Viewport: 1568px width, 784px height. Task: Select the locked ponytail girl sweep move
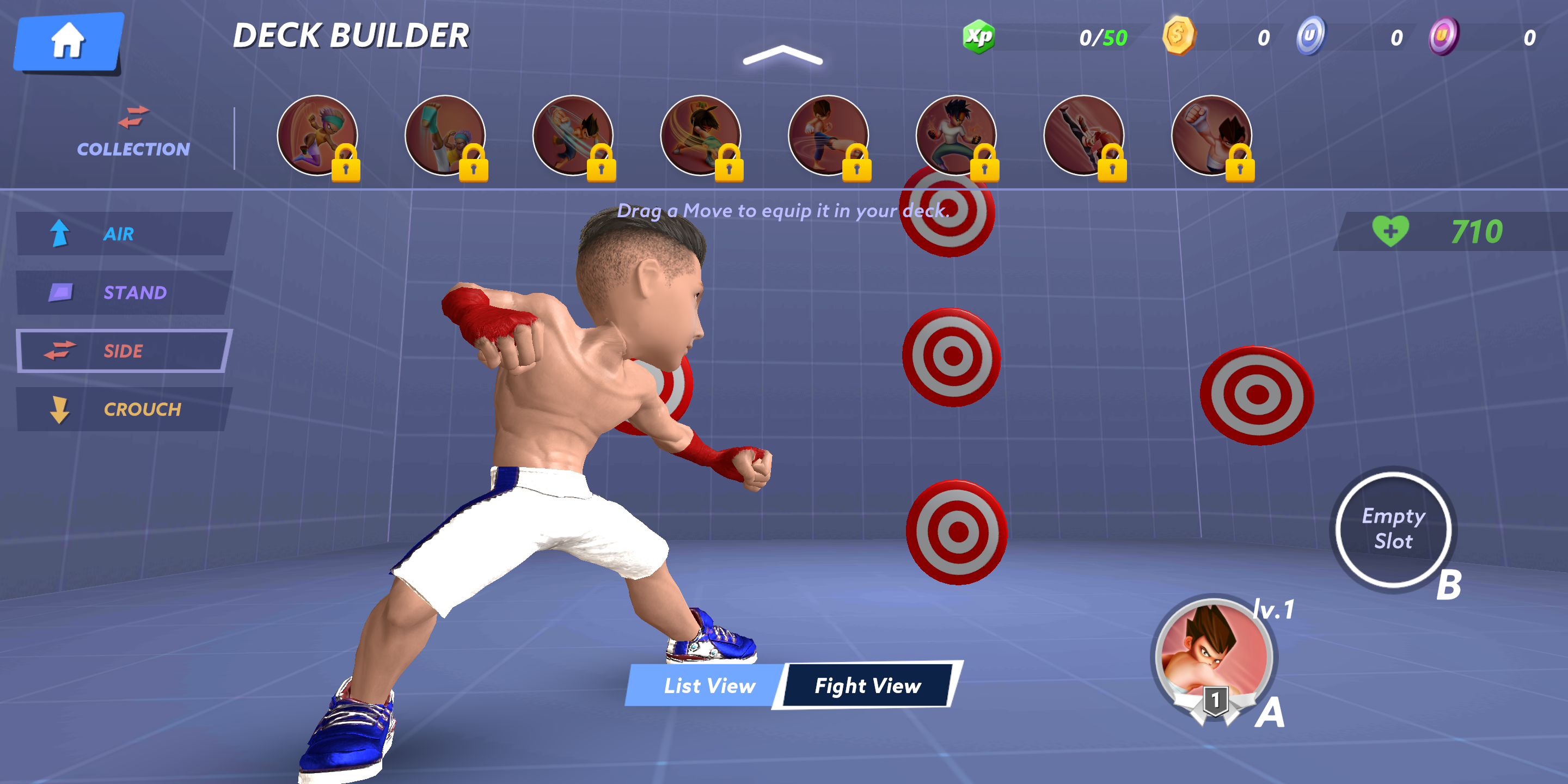click(701, 135)
